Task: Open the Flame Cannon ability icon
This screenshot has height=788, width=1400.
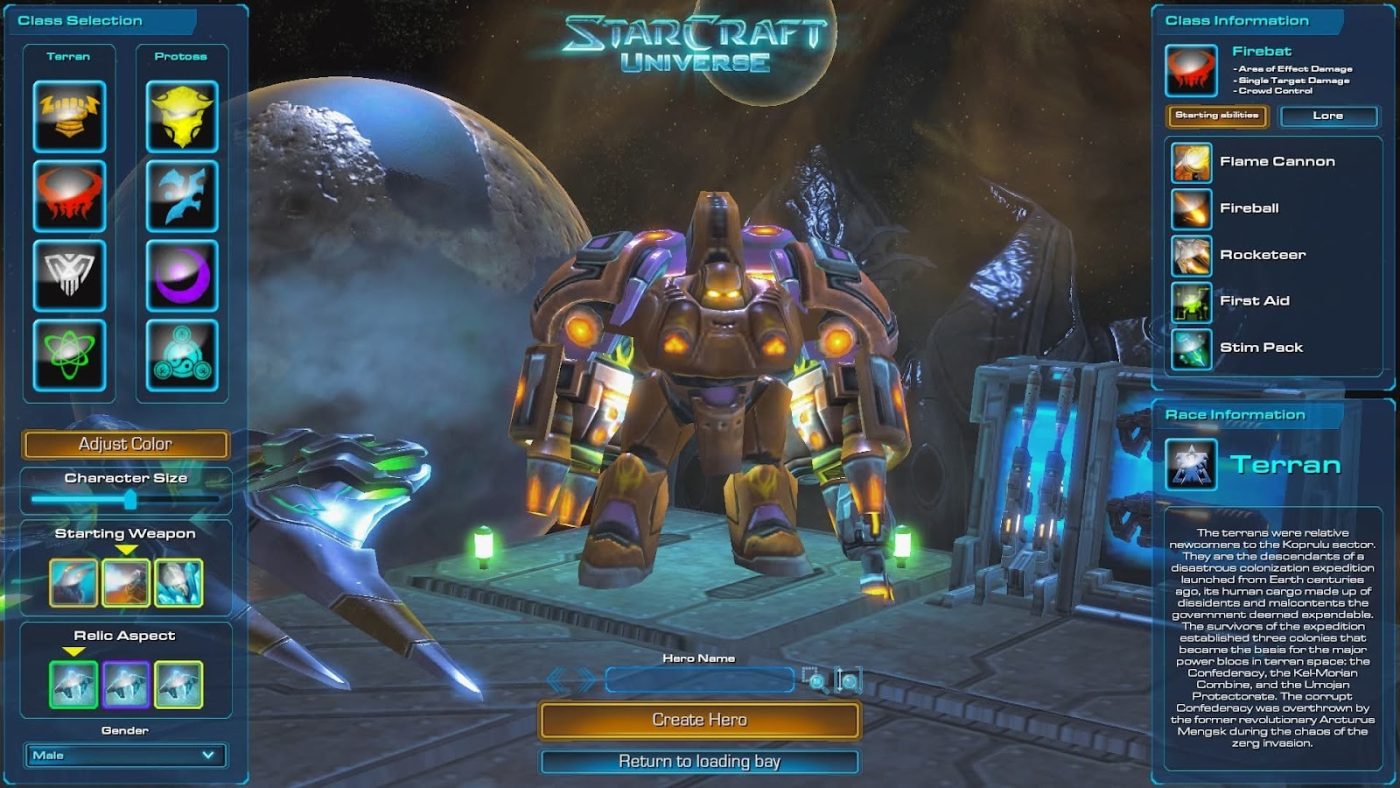Action: point(1190,161)
